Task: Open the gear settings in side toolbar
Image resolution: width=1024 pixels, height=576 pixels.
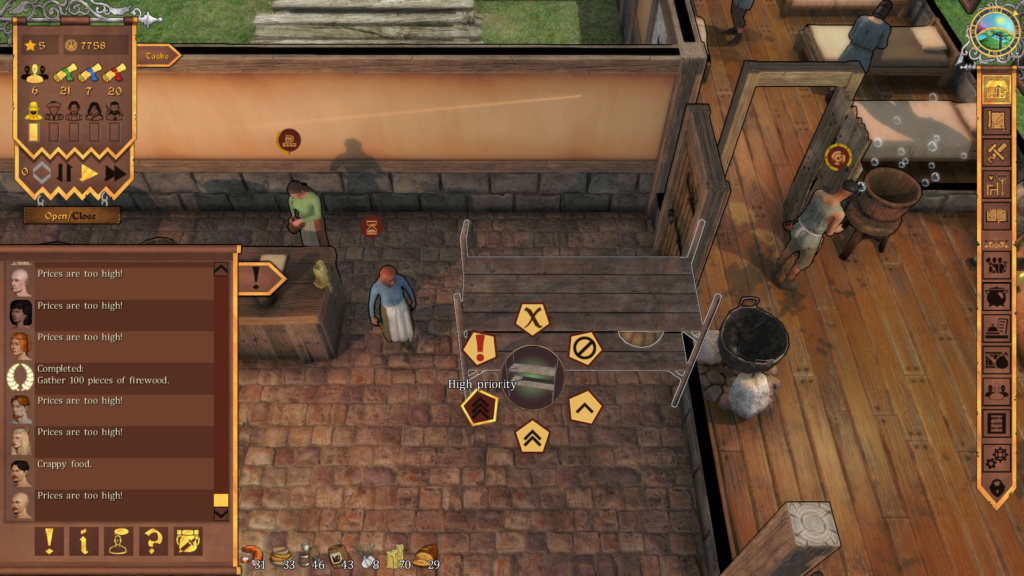Action: (x=996, y=456)
